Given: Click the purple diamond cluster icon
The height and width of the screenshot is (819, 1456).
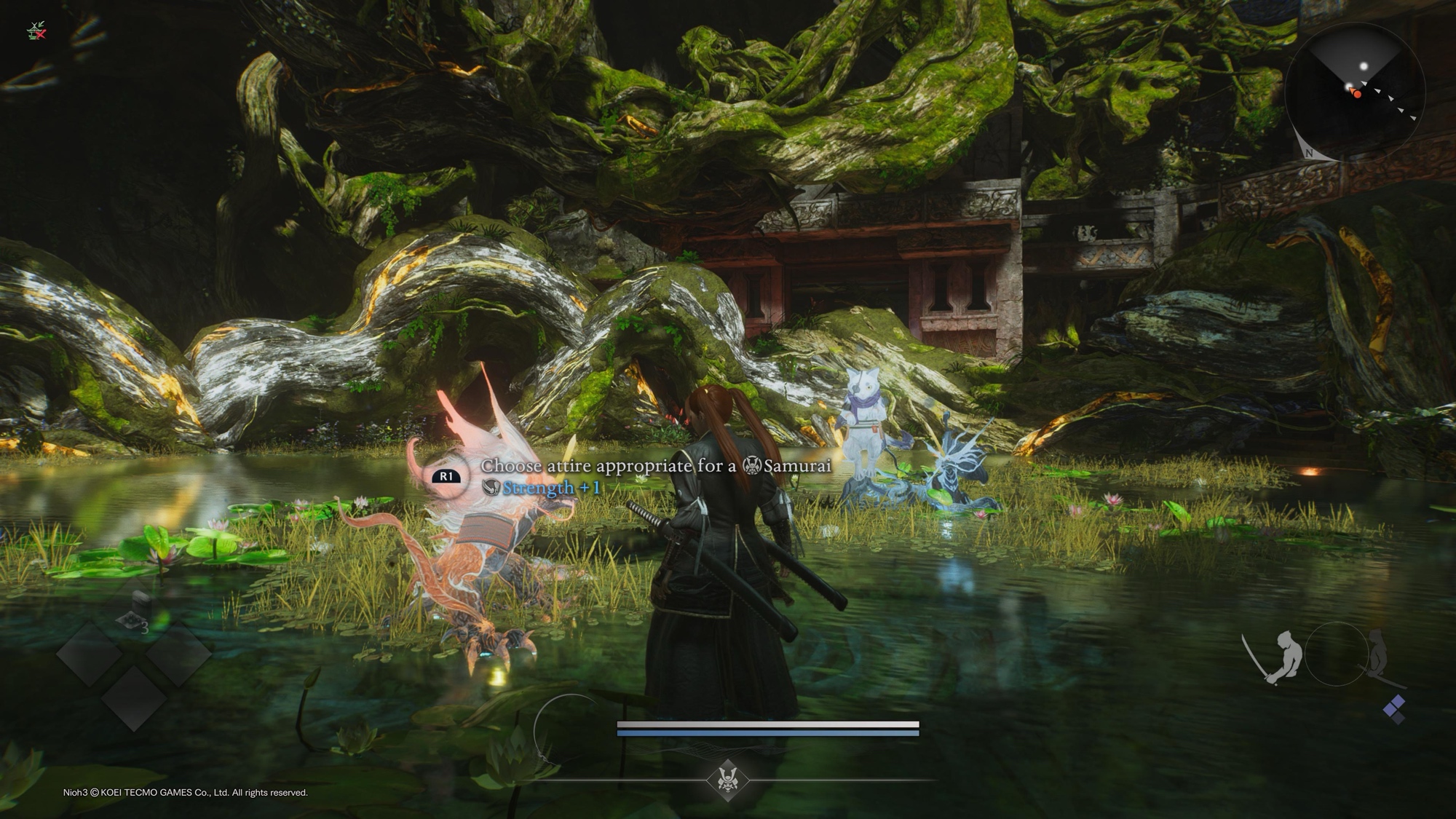Looking at the screenshot, I should 1394,708.
